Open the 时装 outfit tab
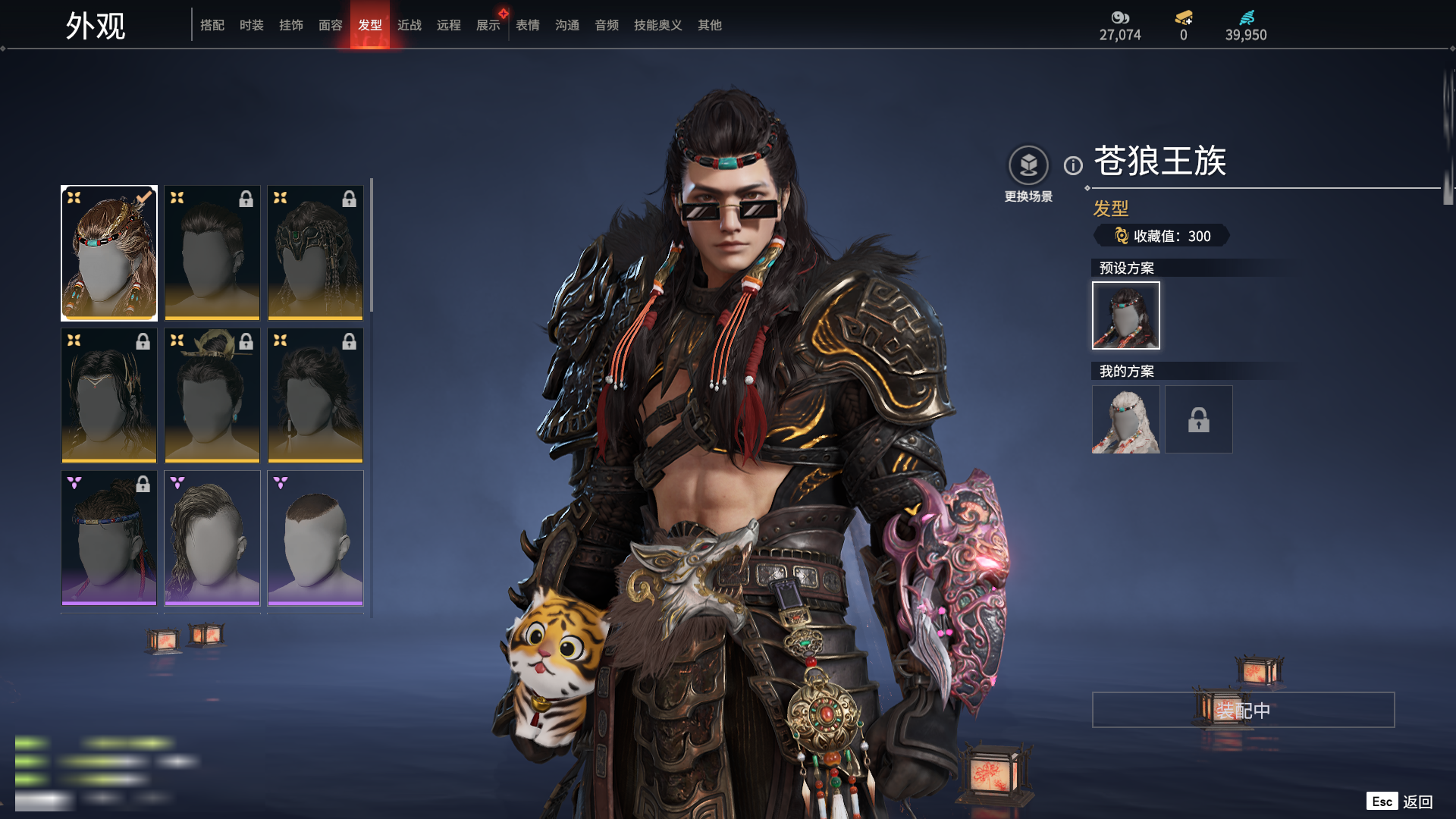The height and width of the screenshot is (819, 1456). (x=252, y=25)
